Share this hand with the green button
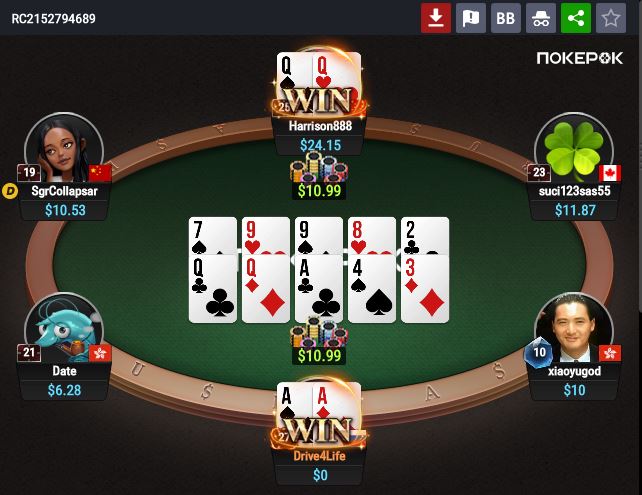Image resolution: width=642 pixels, height=495 pixels. coord(575,18)
